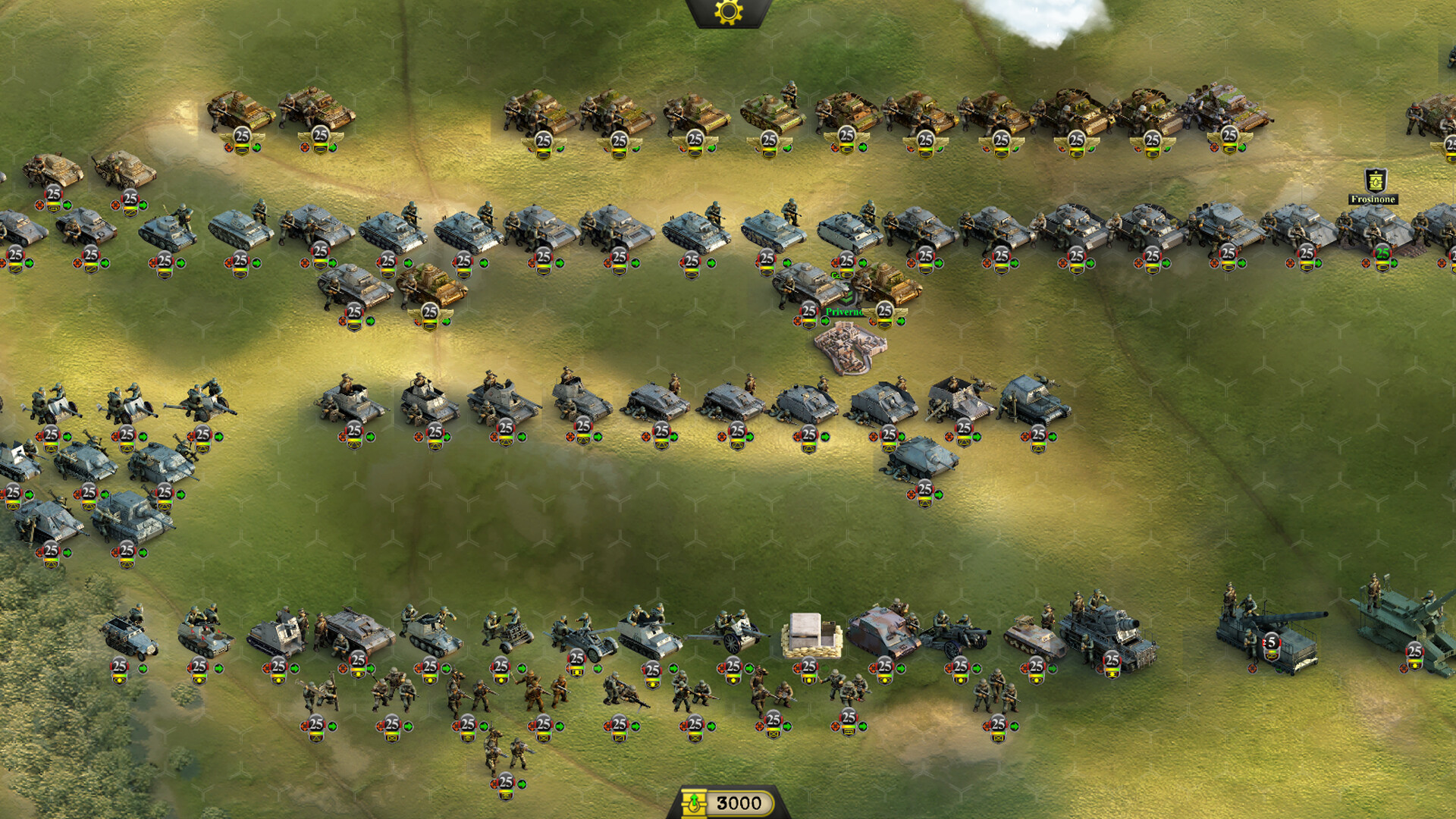
Task: Click the orange curved retreat arrow under the gold level-25 tank
Action: point(872,322)
